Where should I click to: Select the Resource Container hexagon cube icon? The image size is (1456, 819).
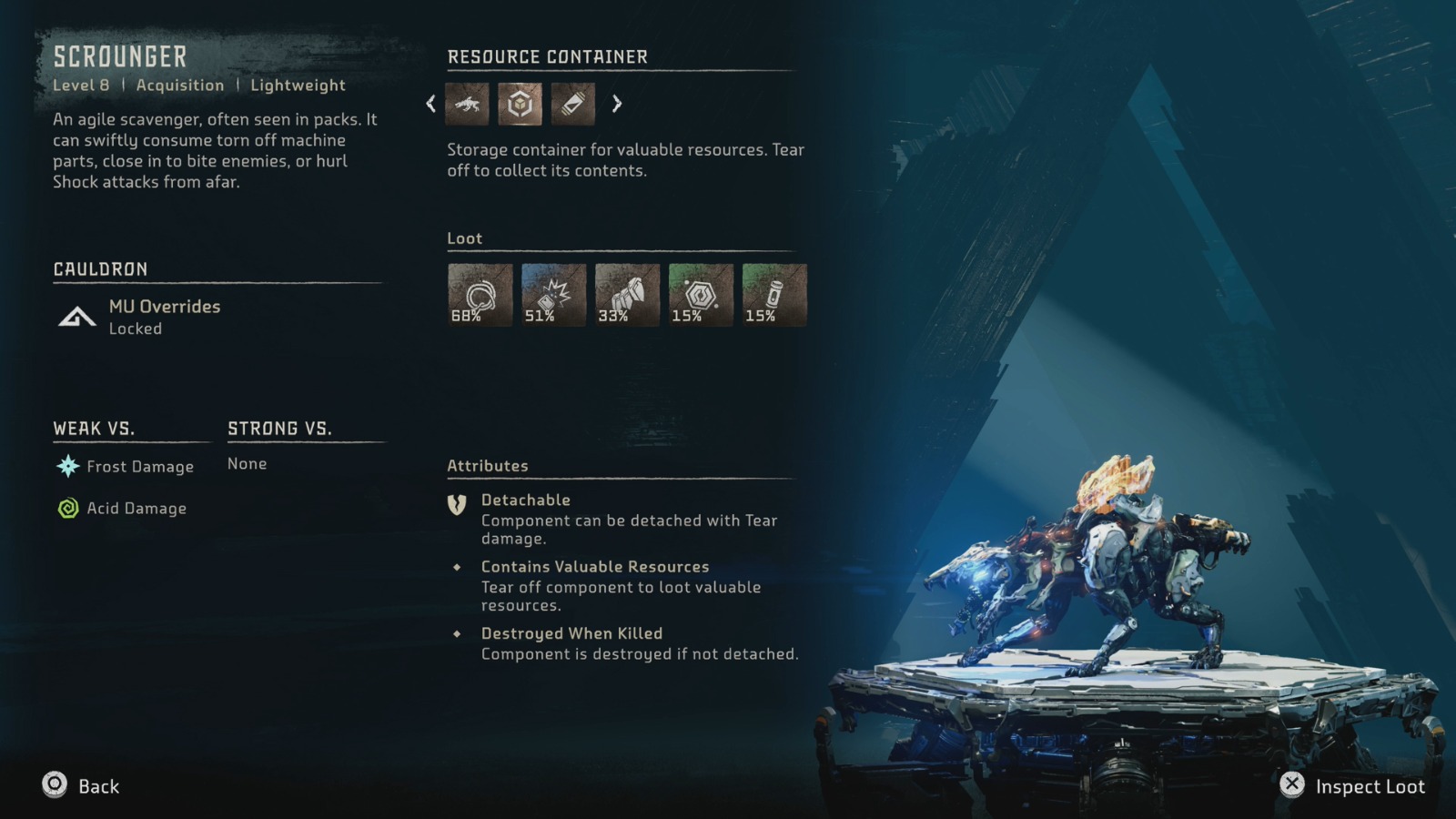520,104
